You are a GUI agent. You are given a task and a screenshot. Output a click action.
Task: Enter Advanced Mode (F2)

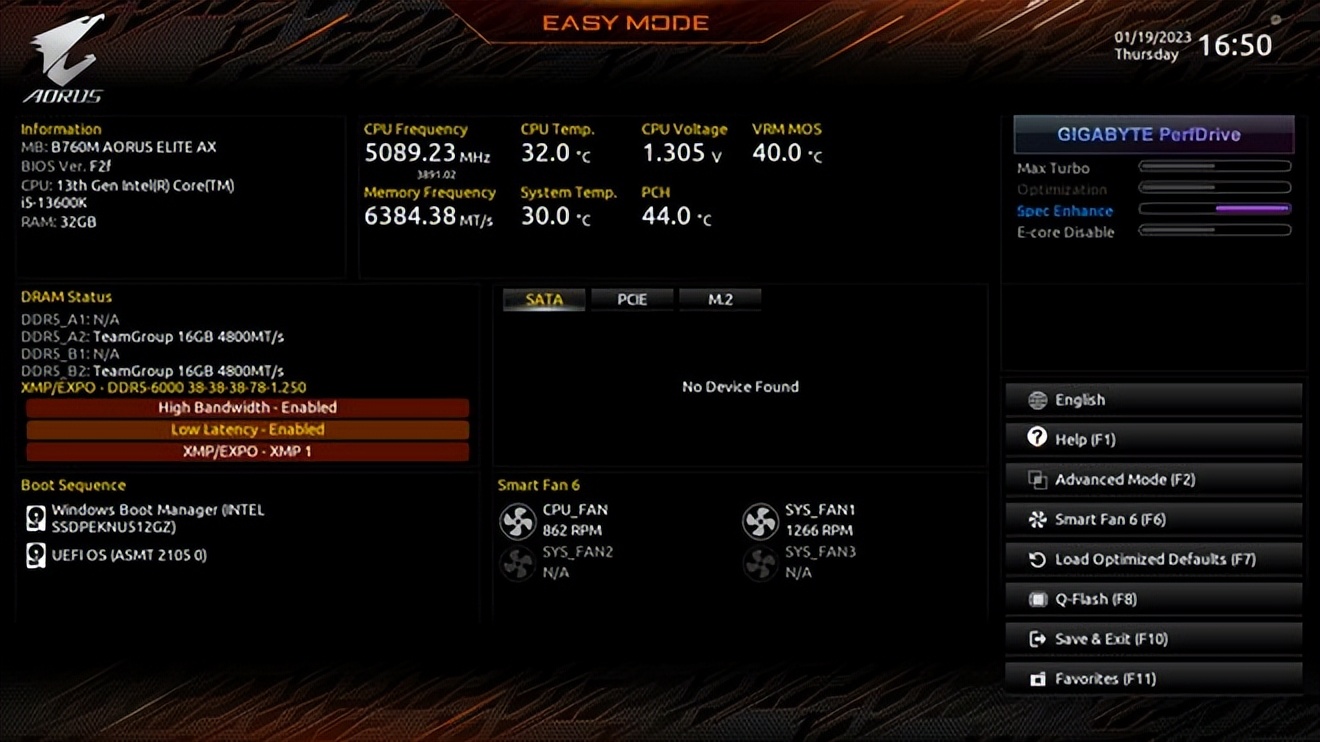1153,479
